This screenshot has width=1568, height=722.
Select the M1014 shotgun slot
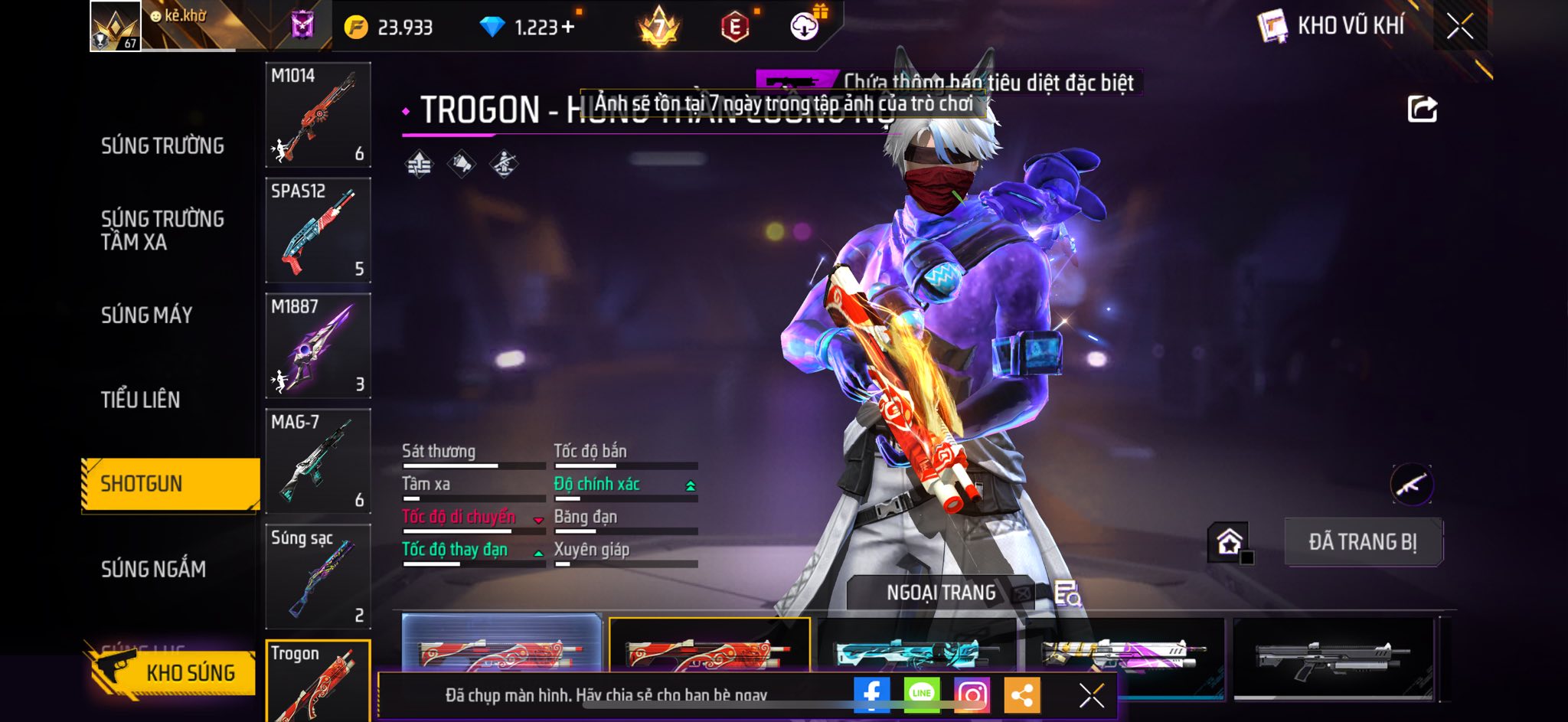point(318,115)
